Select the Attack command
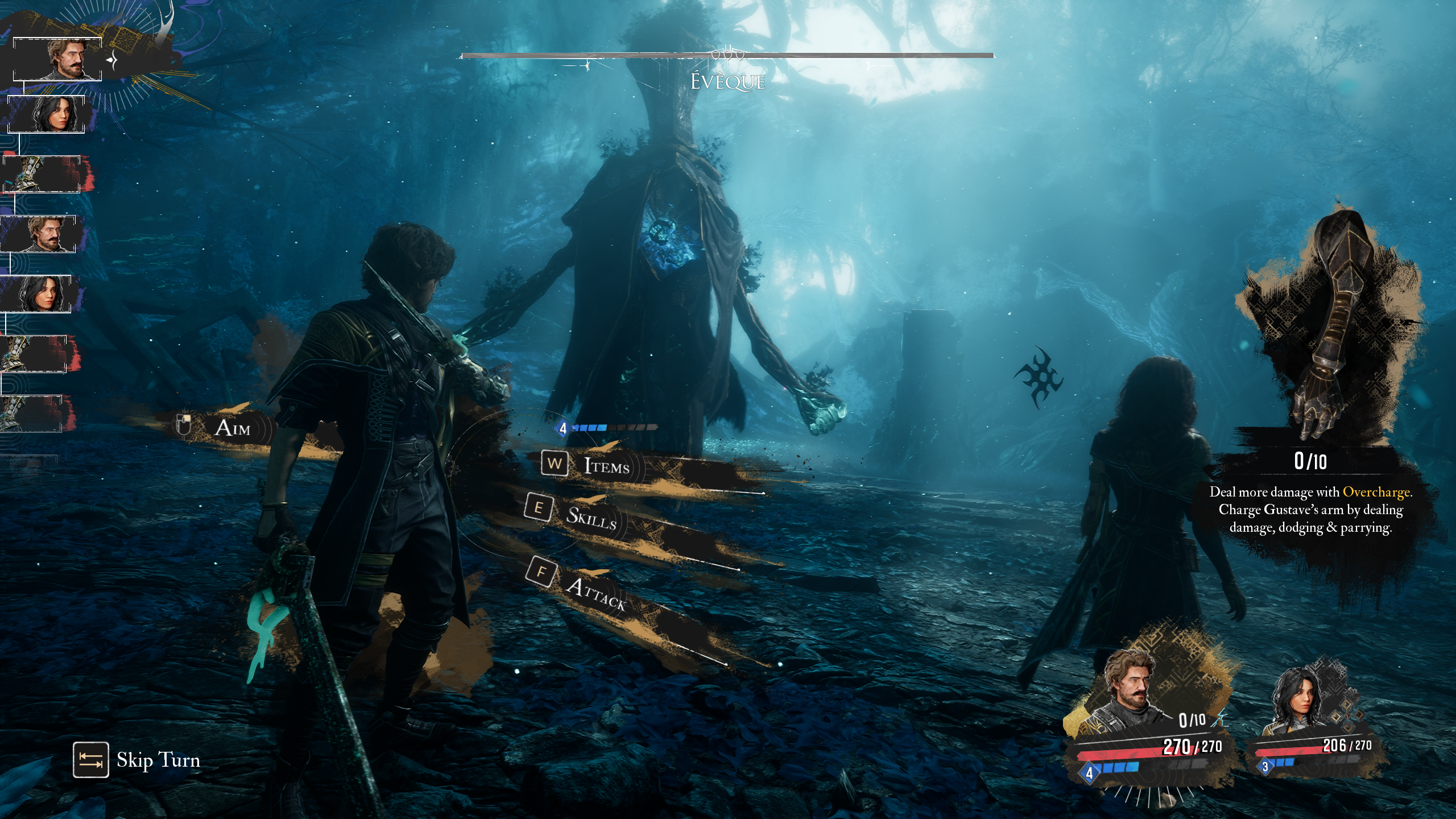 [595, 594]
